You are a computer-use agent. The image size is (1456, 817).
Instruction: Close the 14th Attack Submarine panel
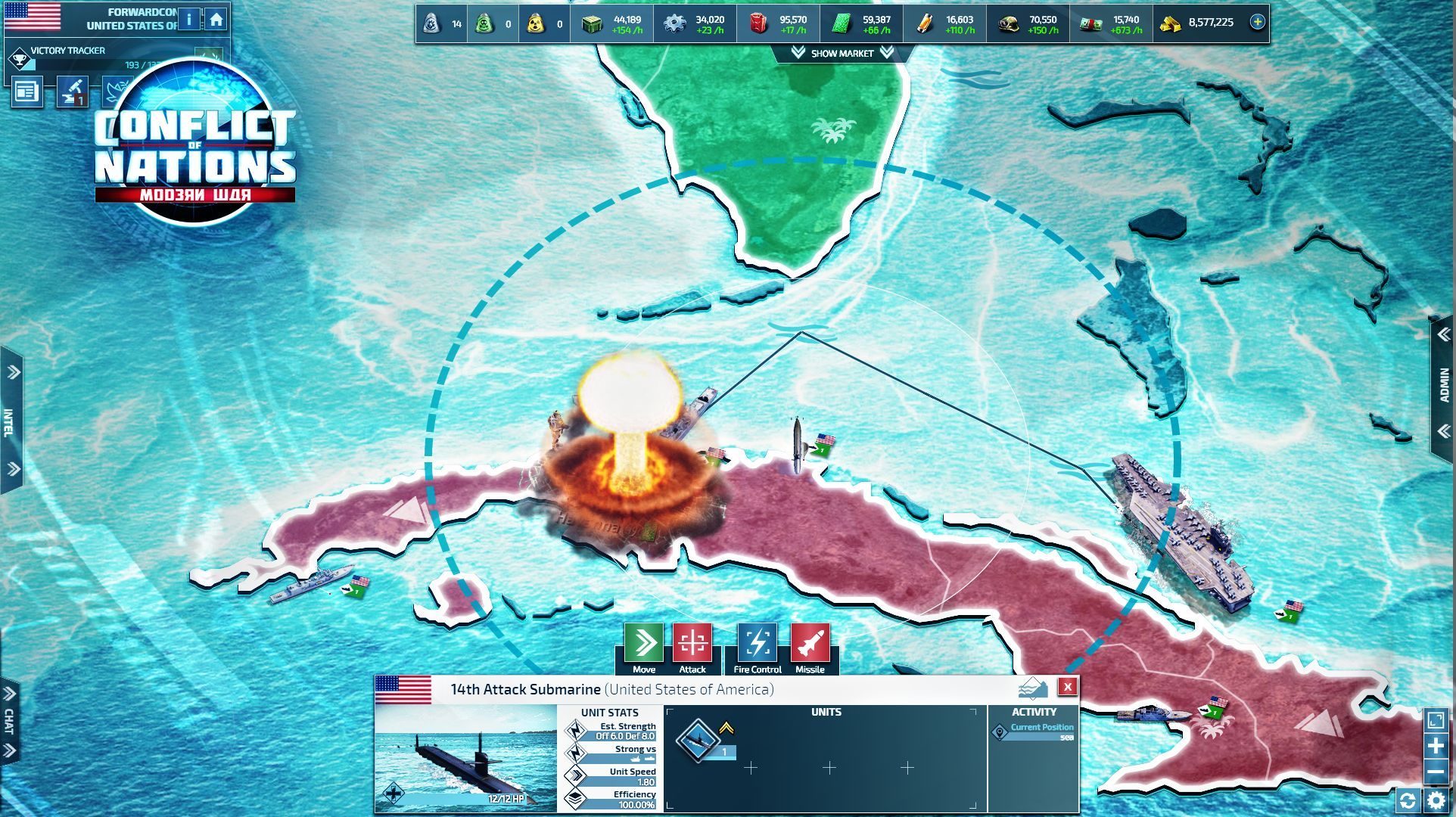1067,687
